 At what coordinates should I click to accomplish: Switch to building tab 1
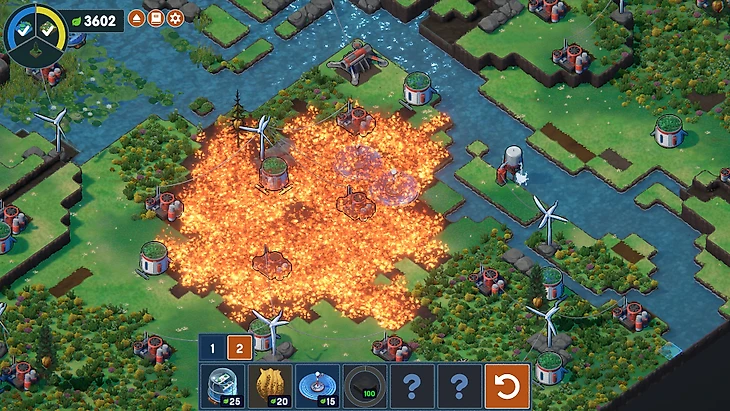pos(212,348)
